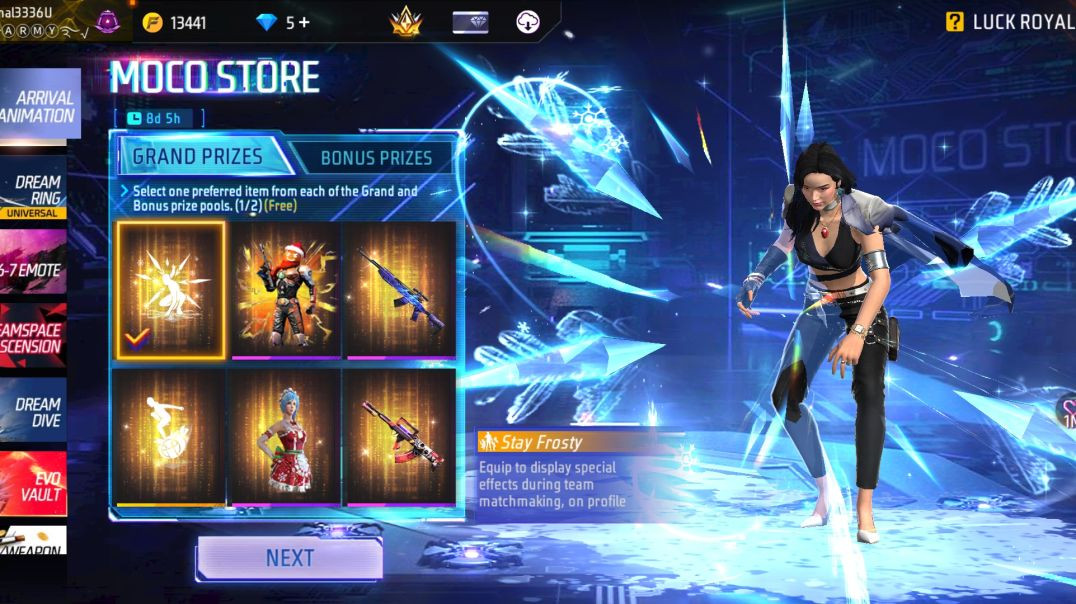Select the blue assault rifle skin prize
This screenshot has height=604, width=1076.
coord(400,290)
